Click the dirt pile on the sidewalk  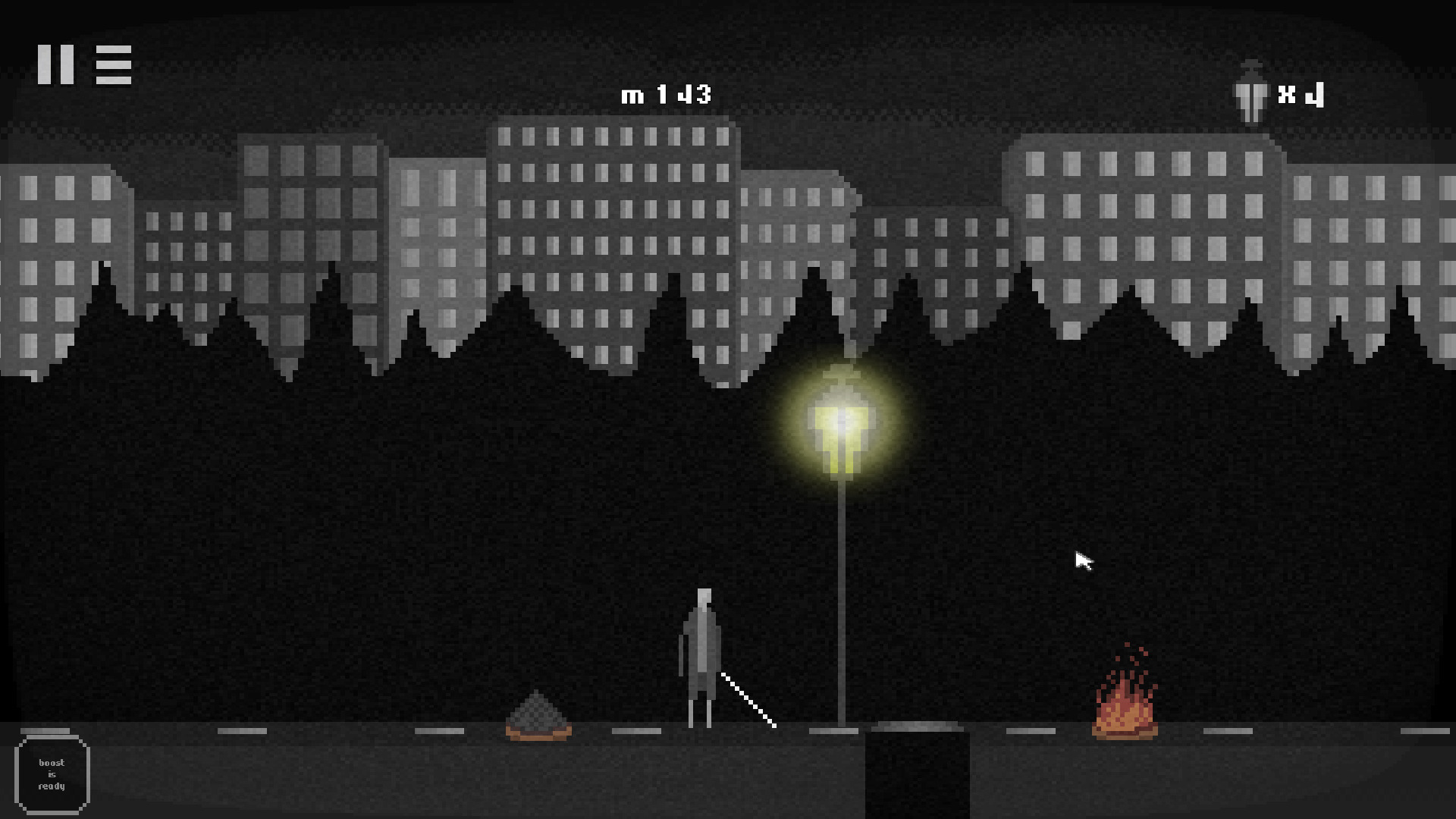coord(538,717)
